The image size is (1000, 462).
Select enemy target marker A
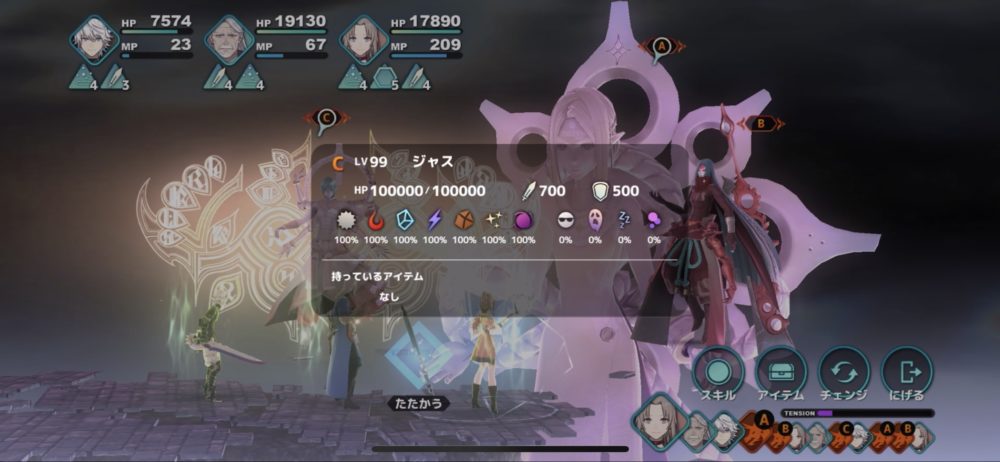(x=661, y=46)
